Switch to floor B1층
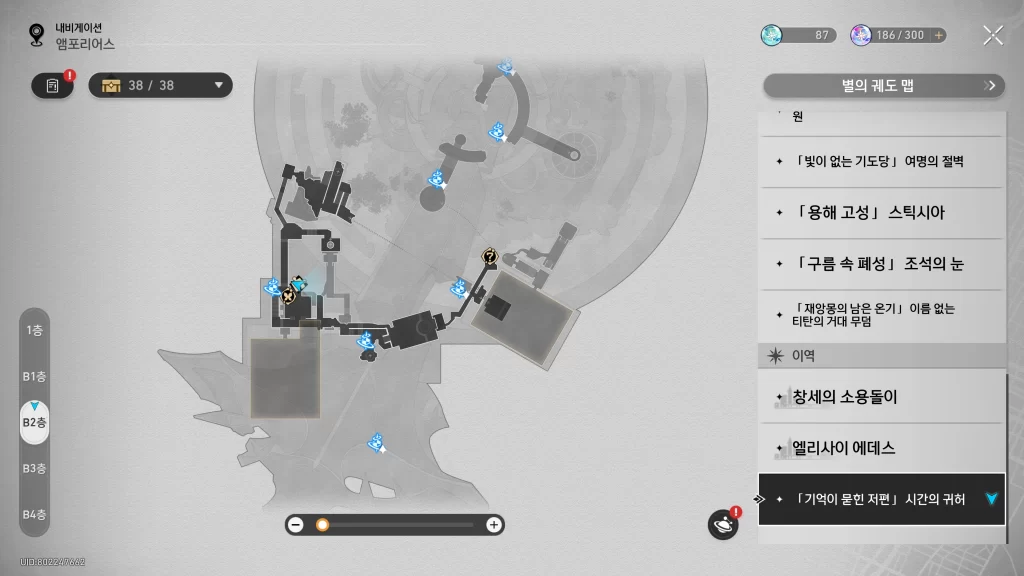Image resolution: width=1024 pixels, height=576 pixels. 34,376
